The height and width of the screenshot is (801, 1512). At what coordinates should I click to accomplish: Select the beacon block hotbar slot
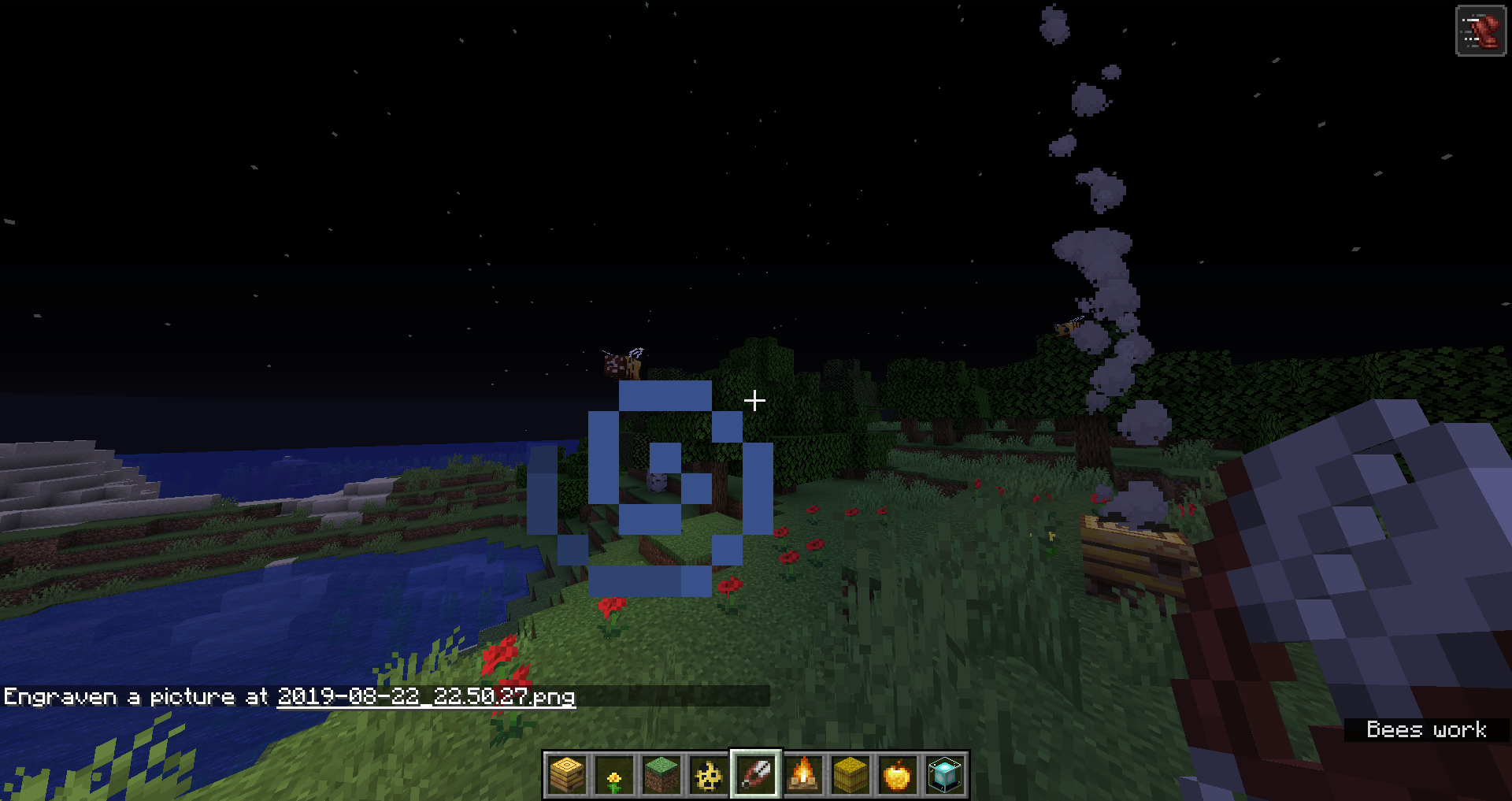point(945,775)
